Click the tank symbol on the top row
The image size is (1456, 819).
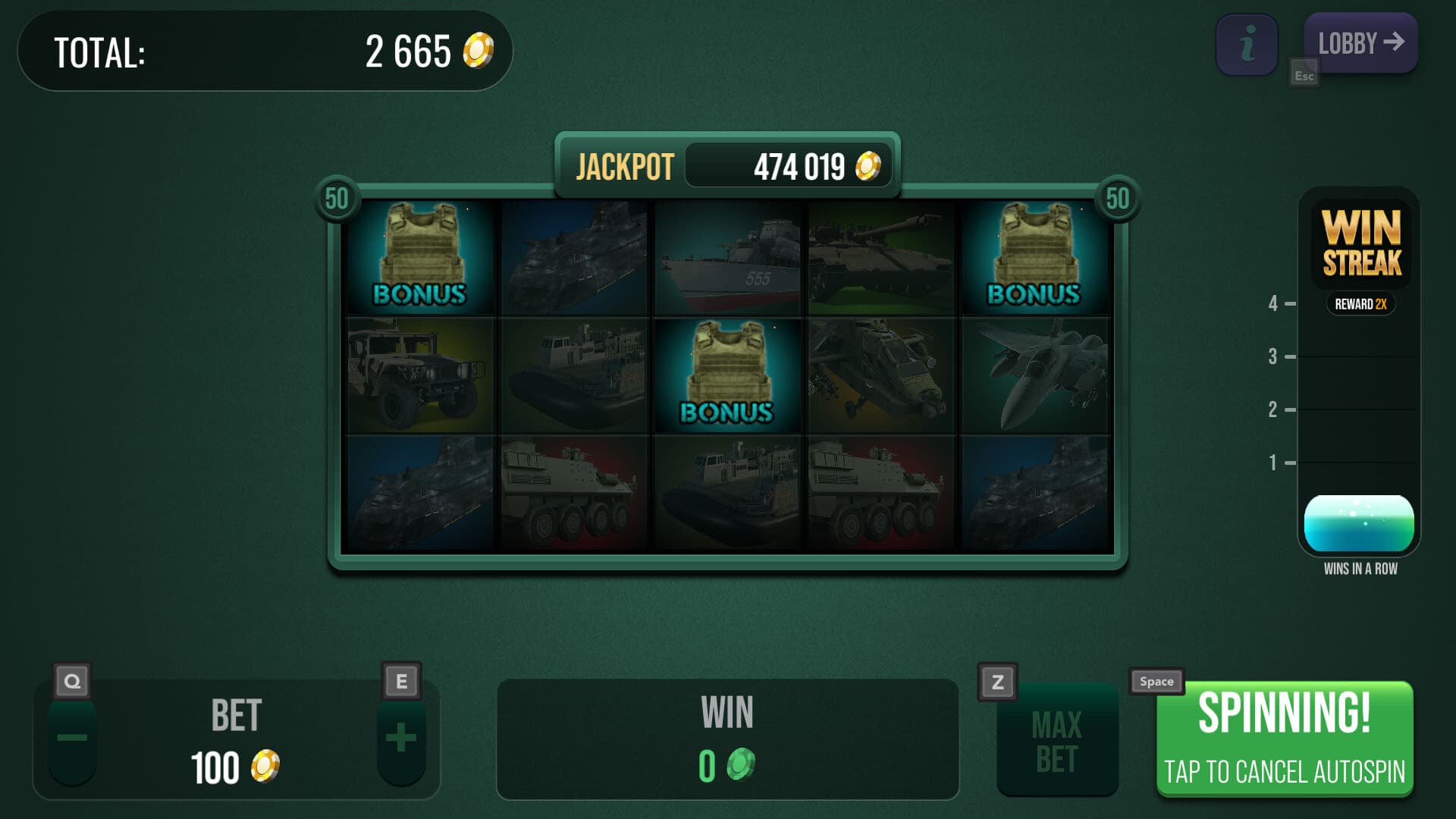[880, 258]
